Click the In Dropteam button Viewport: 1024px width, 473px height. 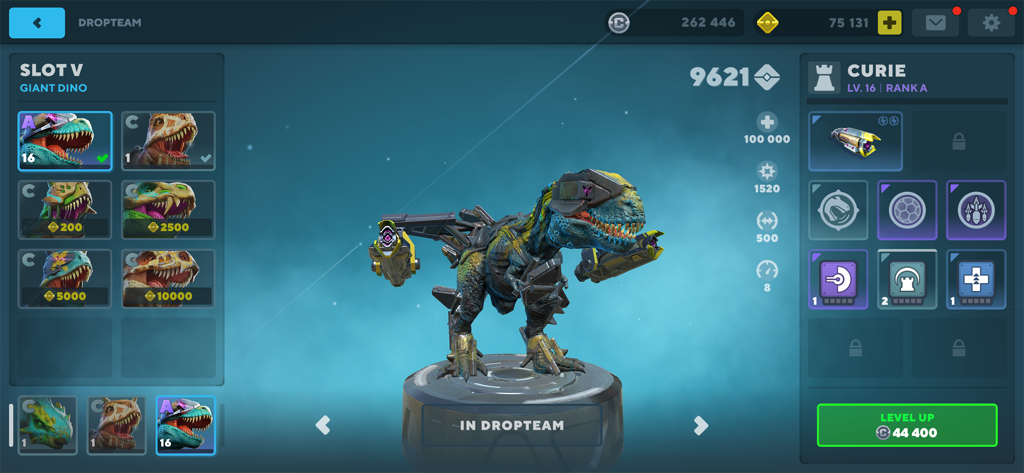512,425
